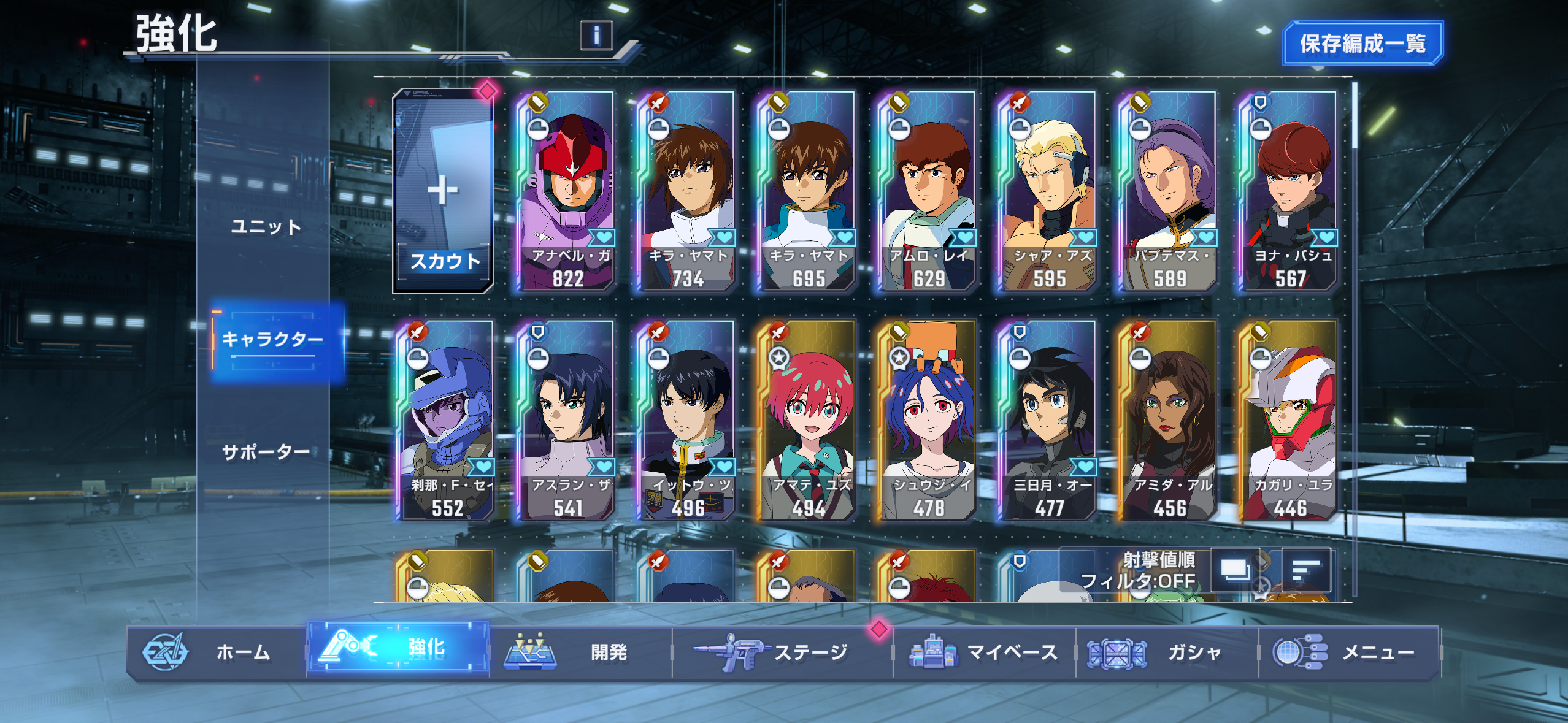Click the info icon beside 強化 title
The height and width of the screenshot is (723, 1568).
(x=596, y=36)
